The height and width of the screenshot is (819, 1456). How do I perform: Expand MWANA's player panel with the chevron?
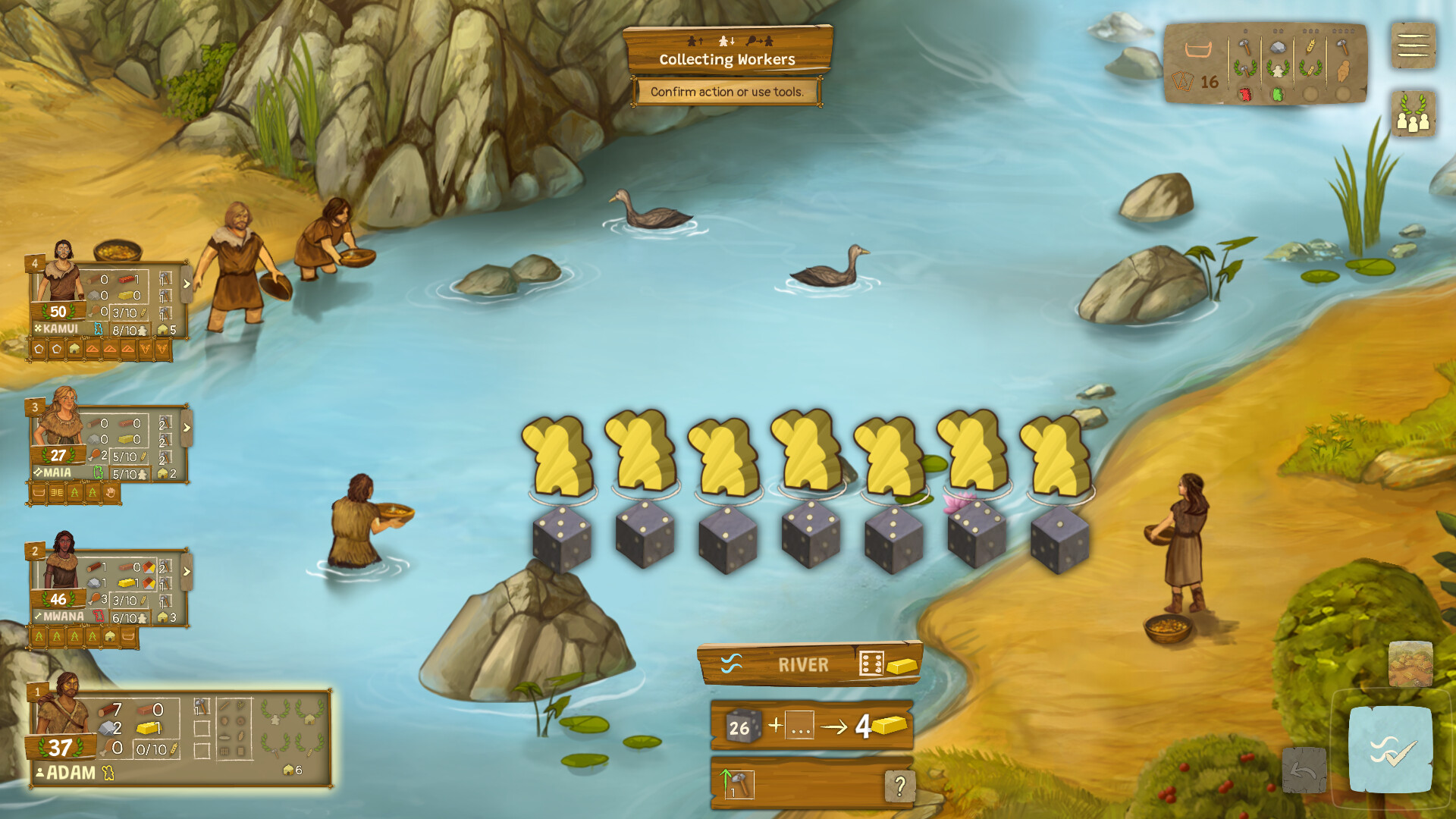pyautogui.click(x=186, y=573)
